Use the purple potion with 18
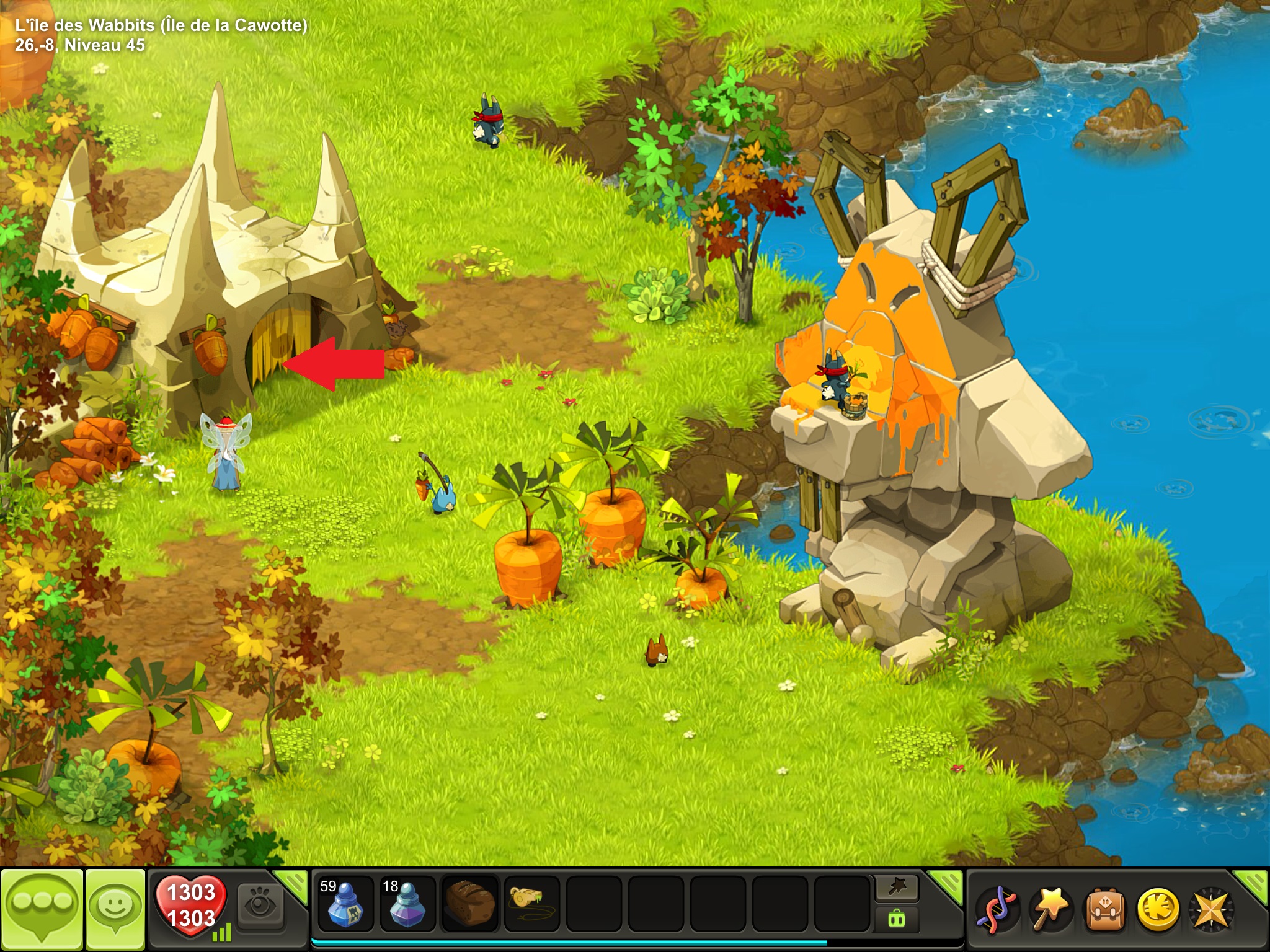Image resolution: width=1270 pixels, height=952 pixels. click(407, 904)
